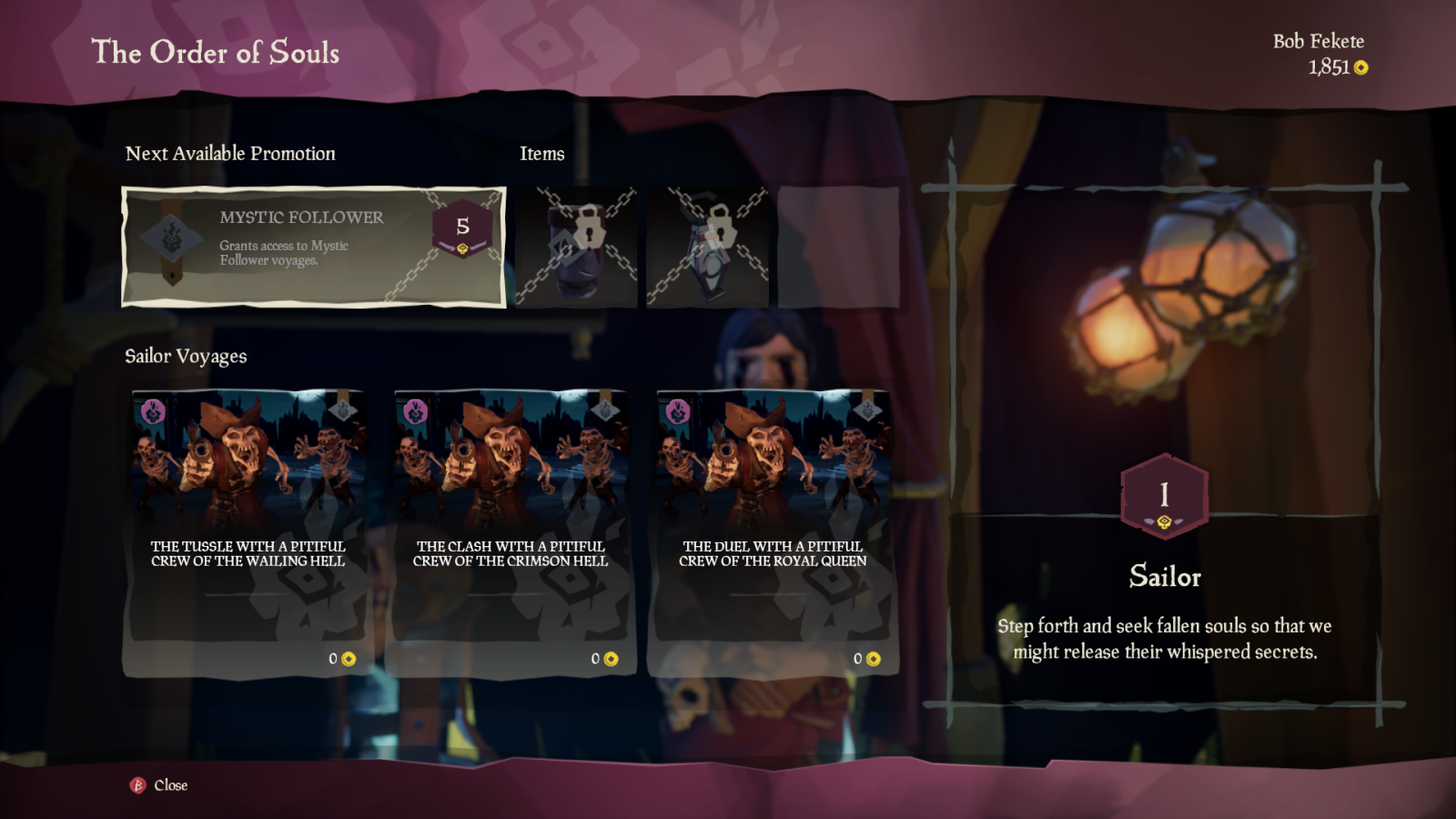Select the Duel with Royal Queen voyage
This screenshot has width=1456, height=819.
772,533
